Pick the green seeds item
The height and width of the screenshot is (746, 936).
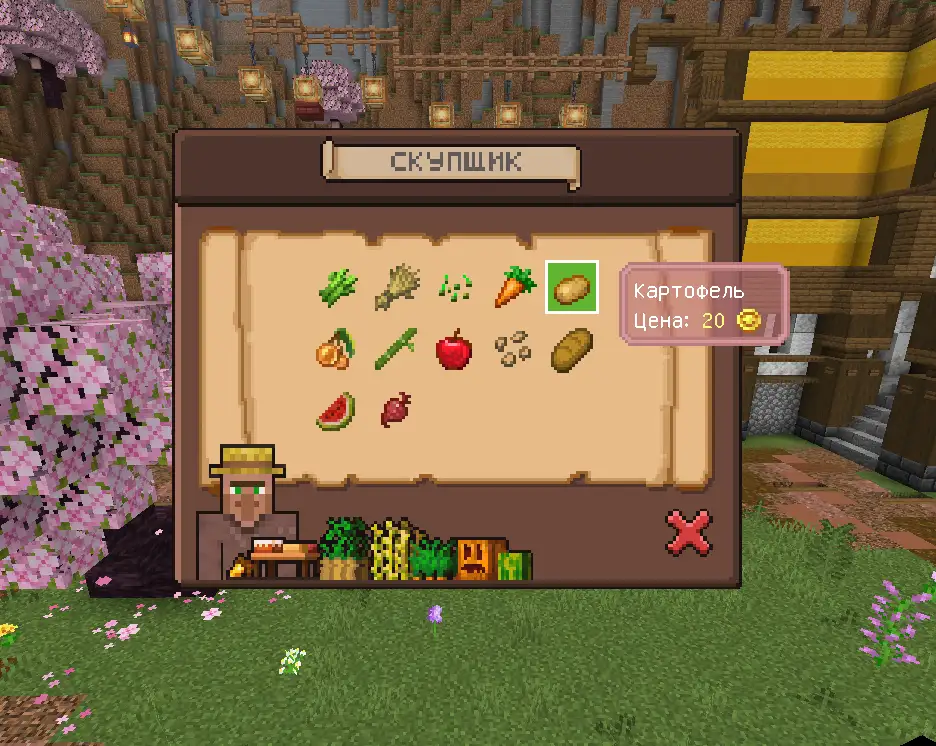454,289
